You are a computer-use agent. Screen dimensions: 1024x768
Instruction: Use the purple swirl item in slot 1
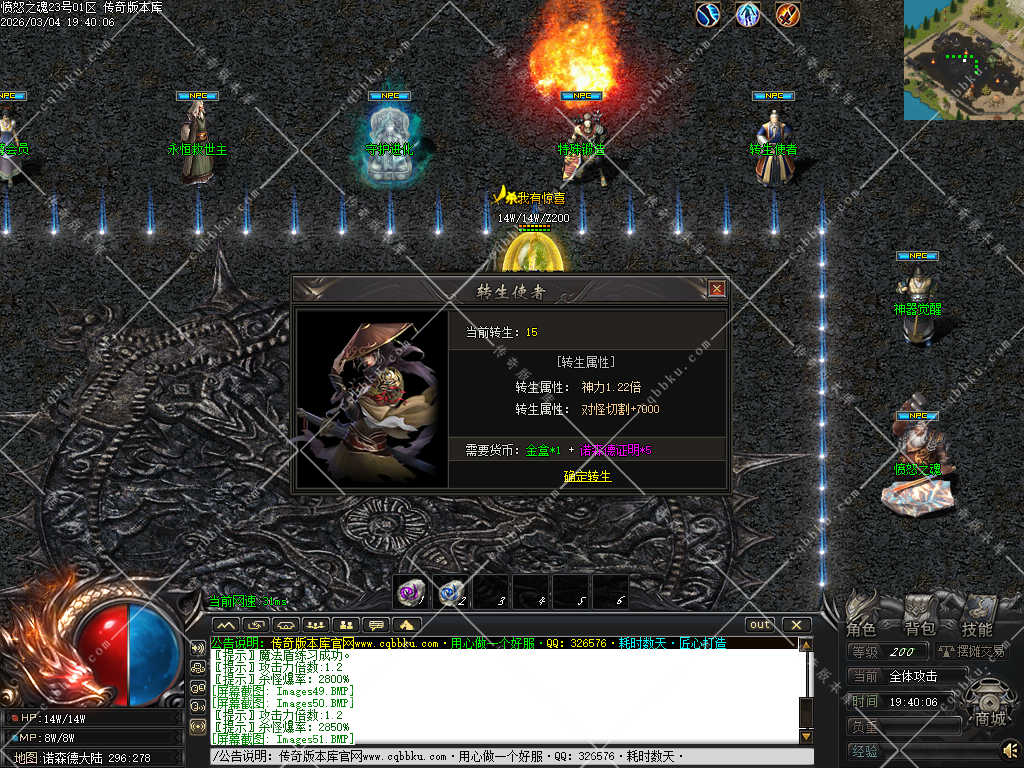click(411, 592)
